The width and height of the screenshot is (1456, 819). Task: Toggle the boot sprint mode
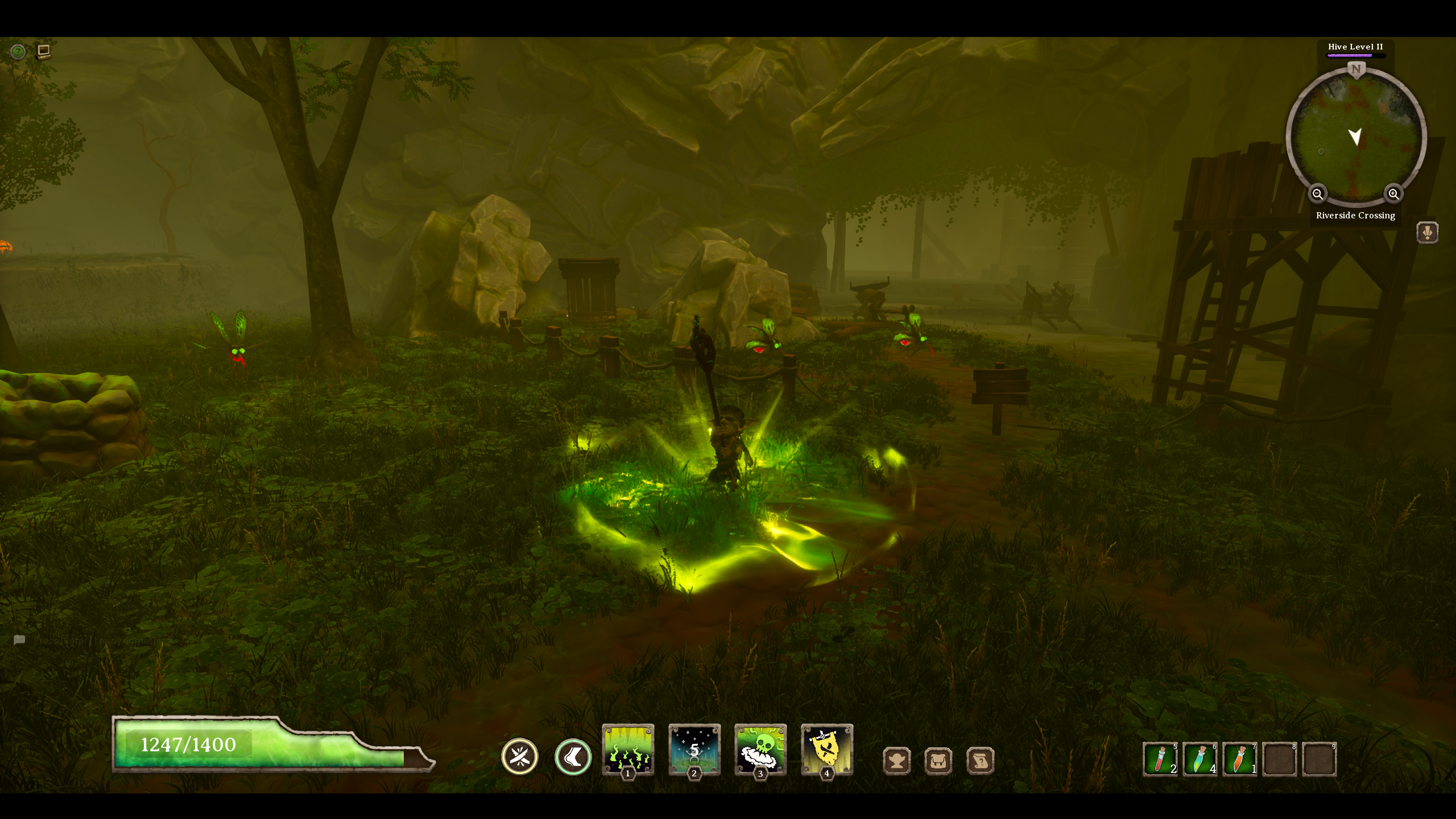click(x=572, y=756)
